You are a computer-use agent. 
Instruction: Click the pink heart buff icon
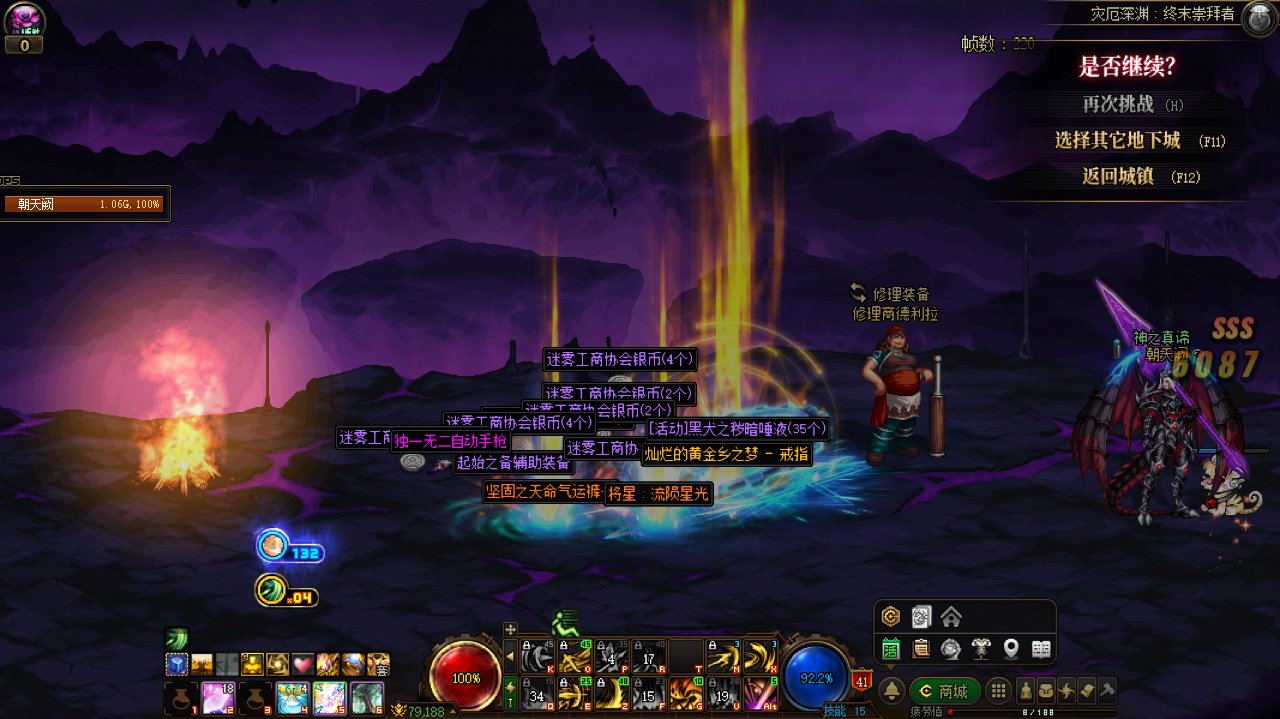[303, 665]
